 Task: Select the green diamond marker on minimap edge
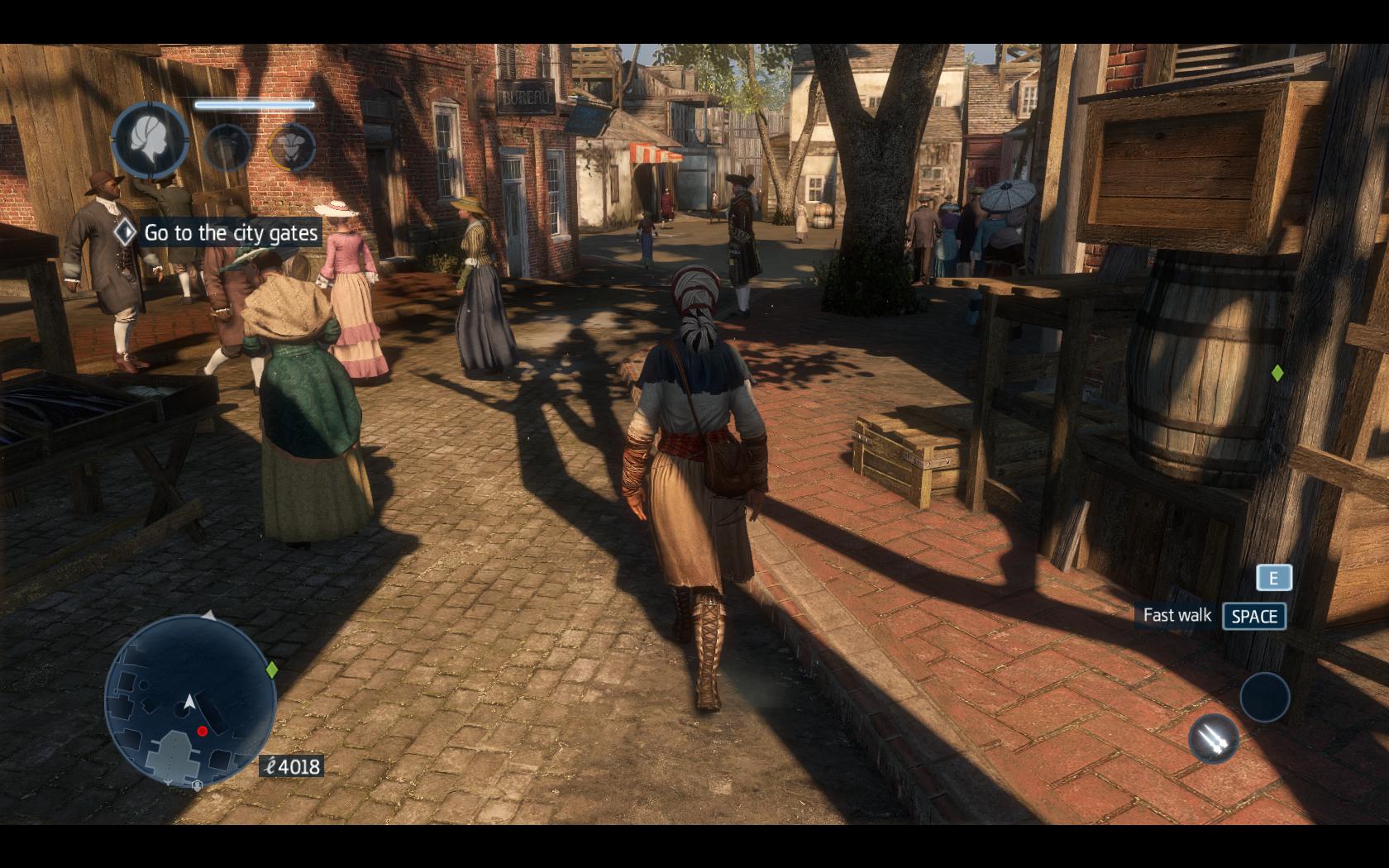click(271, 670)
